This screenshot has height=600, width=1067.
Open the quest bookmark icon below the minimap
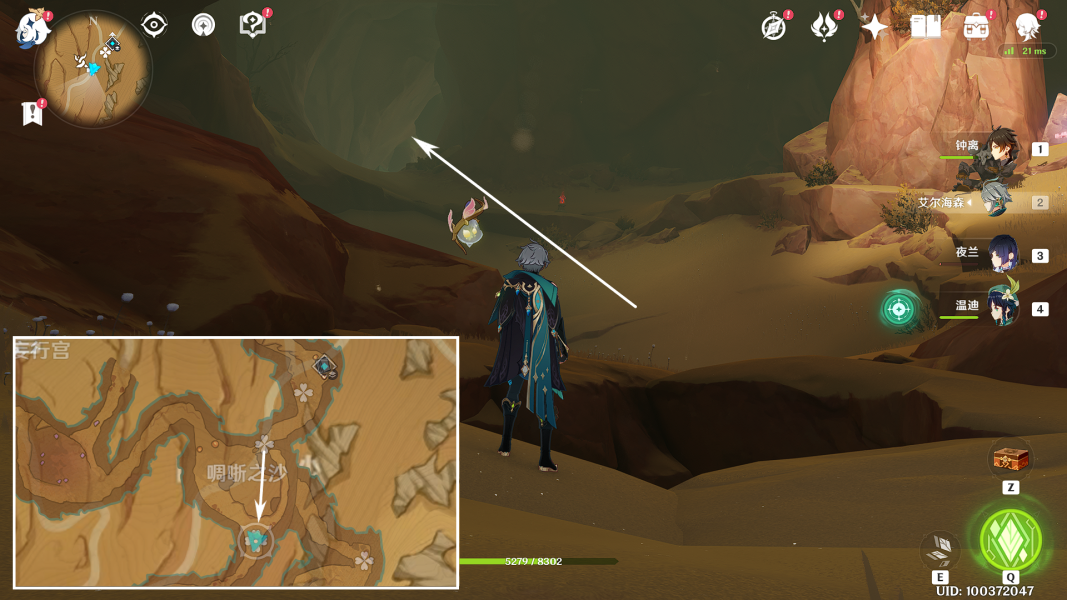pos(33,113)
